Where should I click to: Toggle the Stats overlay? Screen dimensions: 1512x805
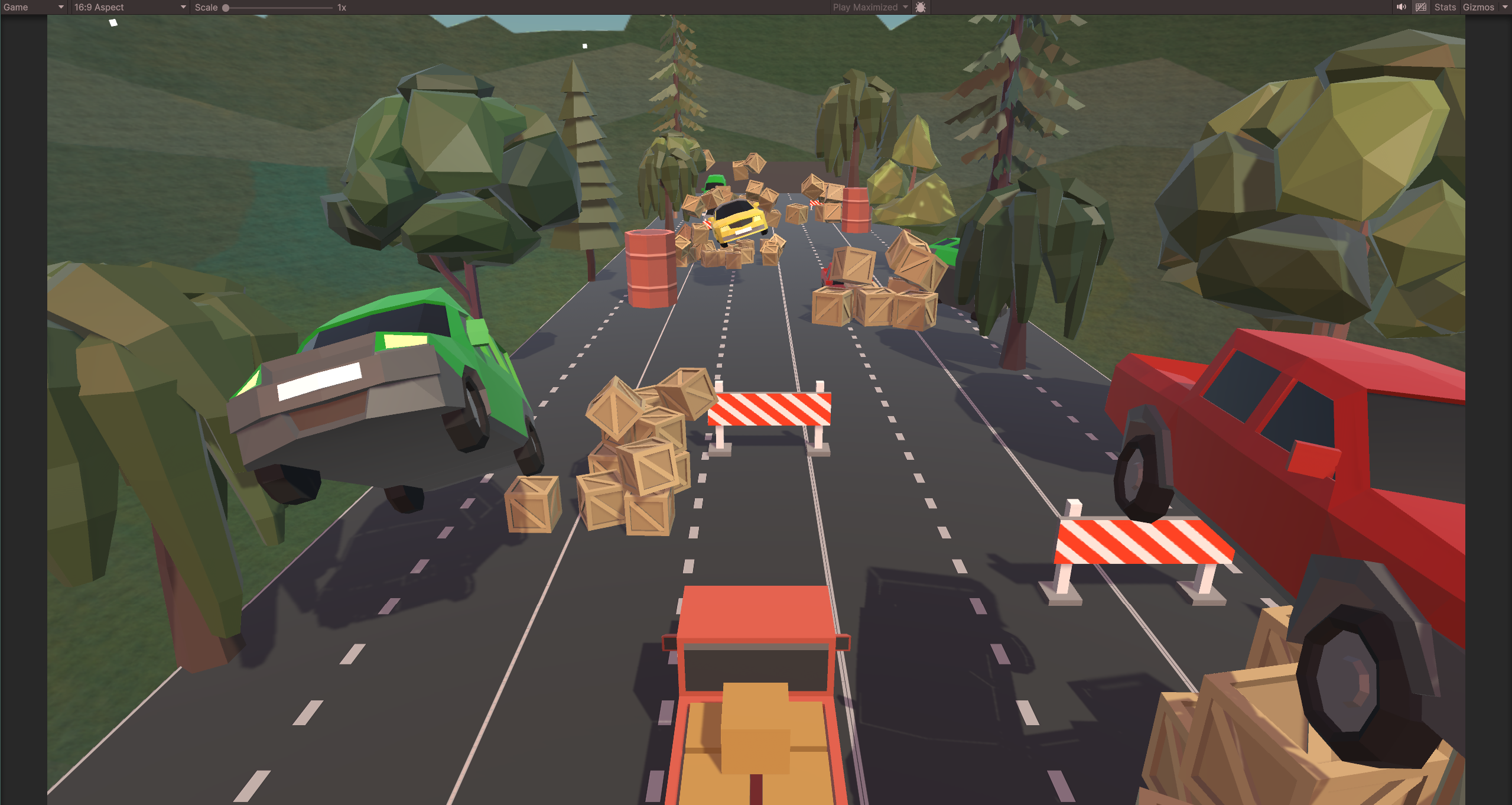[x=1445, y=7]
